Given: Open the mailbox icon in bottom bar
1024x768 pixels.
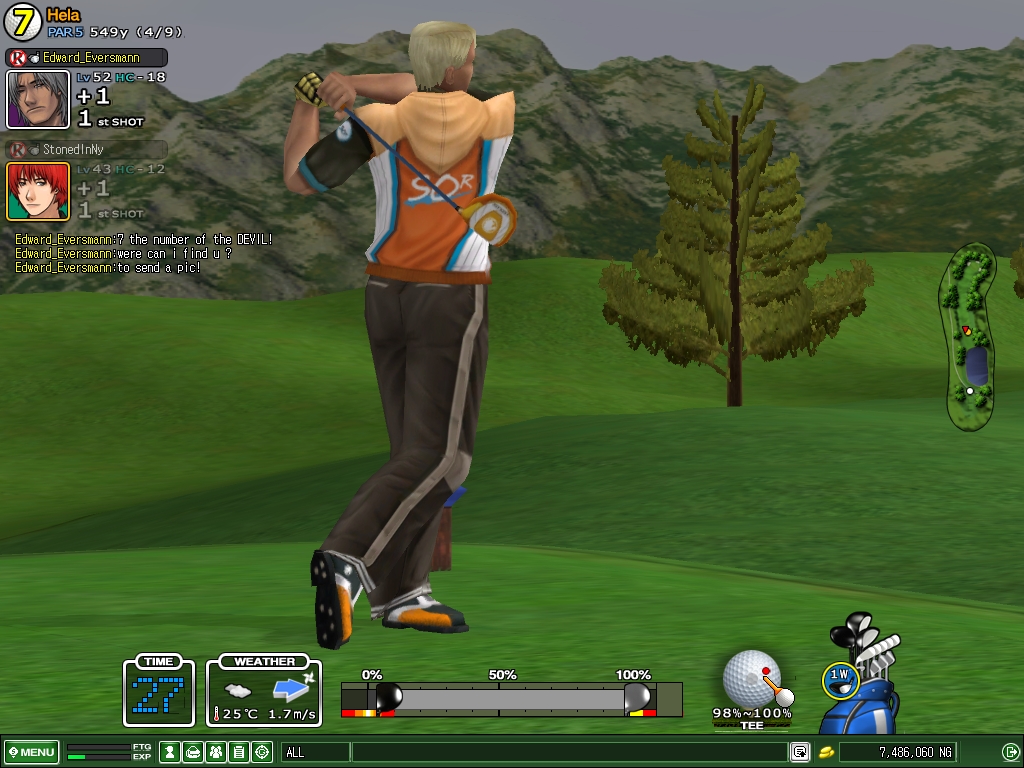Looking at the screenshot, I should [x=193, y=752].
